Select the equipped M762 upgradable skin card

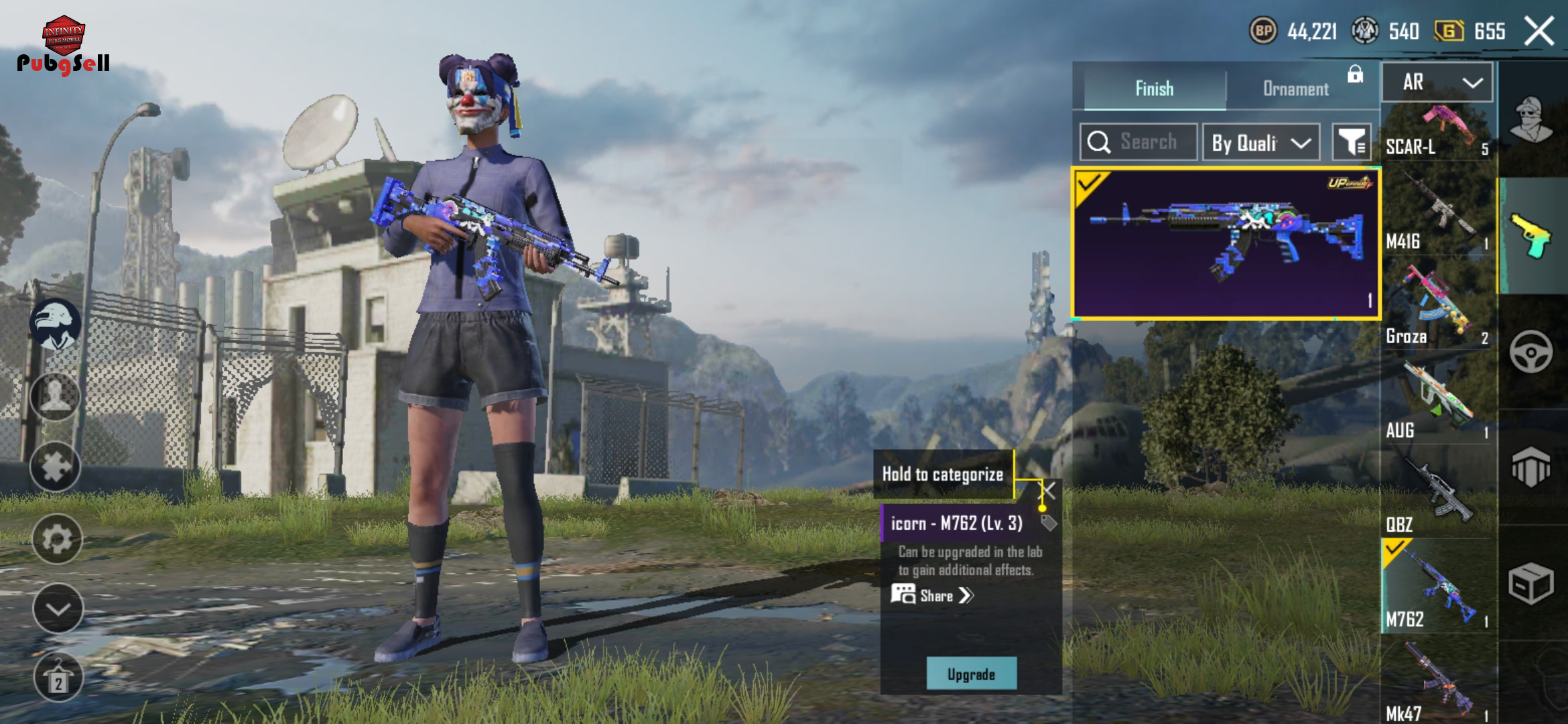[1225, 244]
